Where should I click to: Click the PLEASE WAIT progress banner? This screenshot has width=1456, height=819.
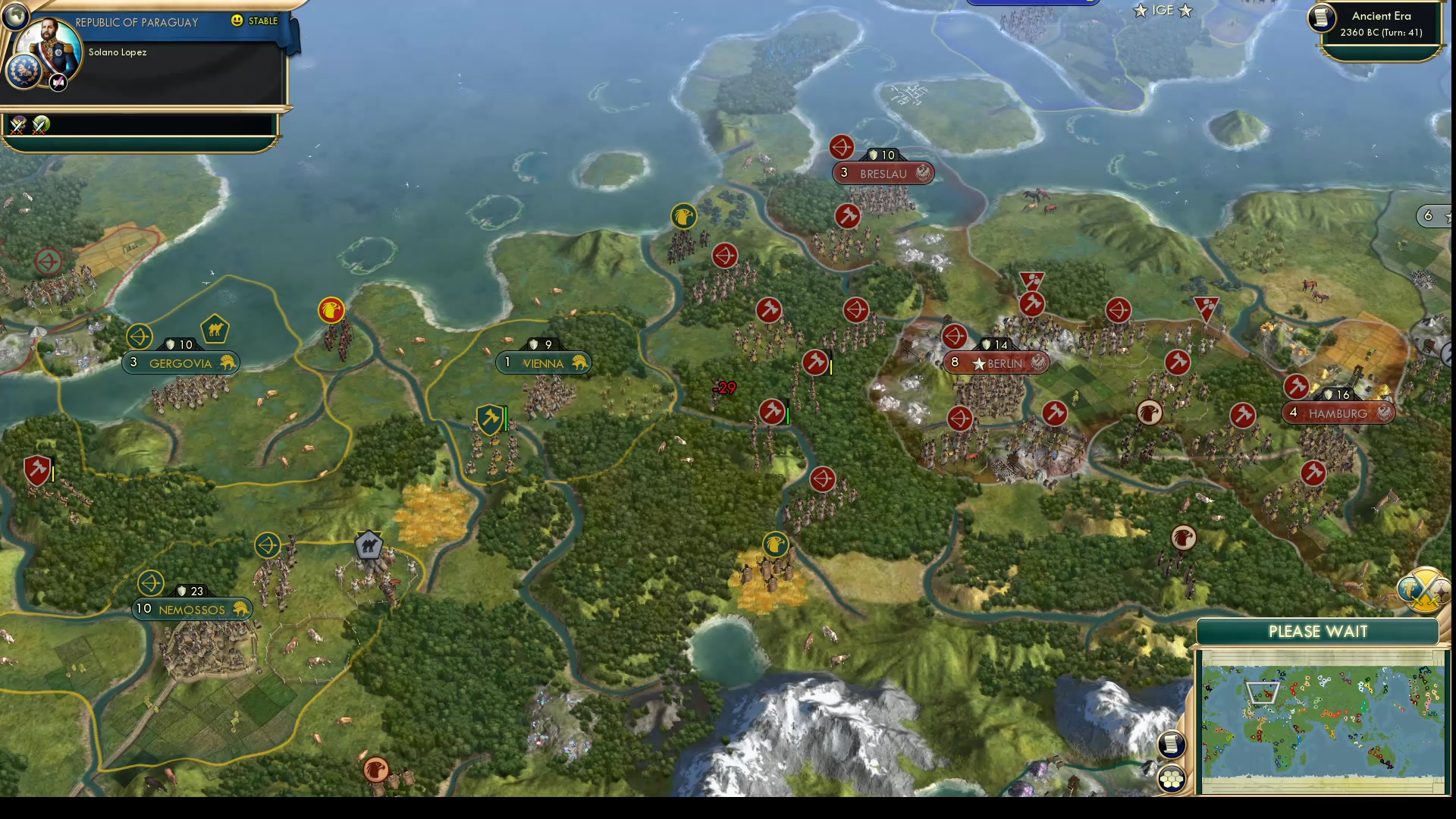(x=1318, y=631)
